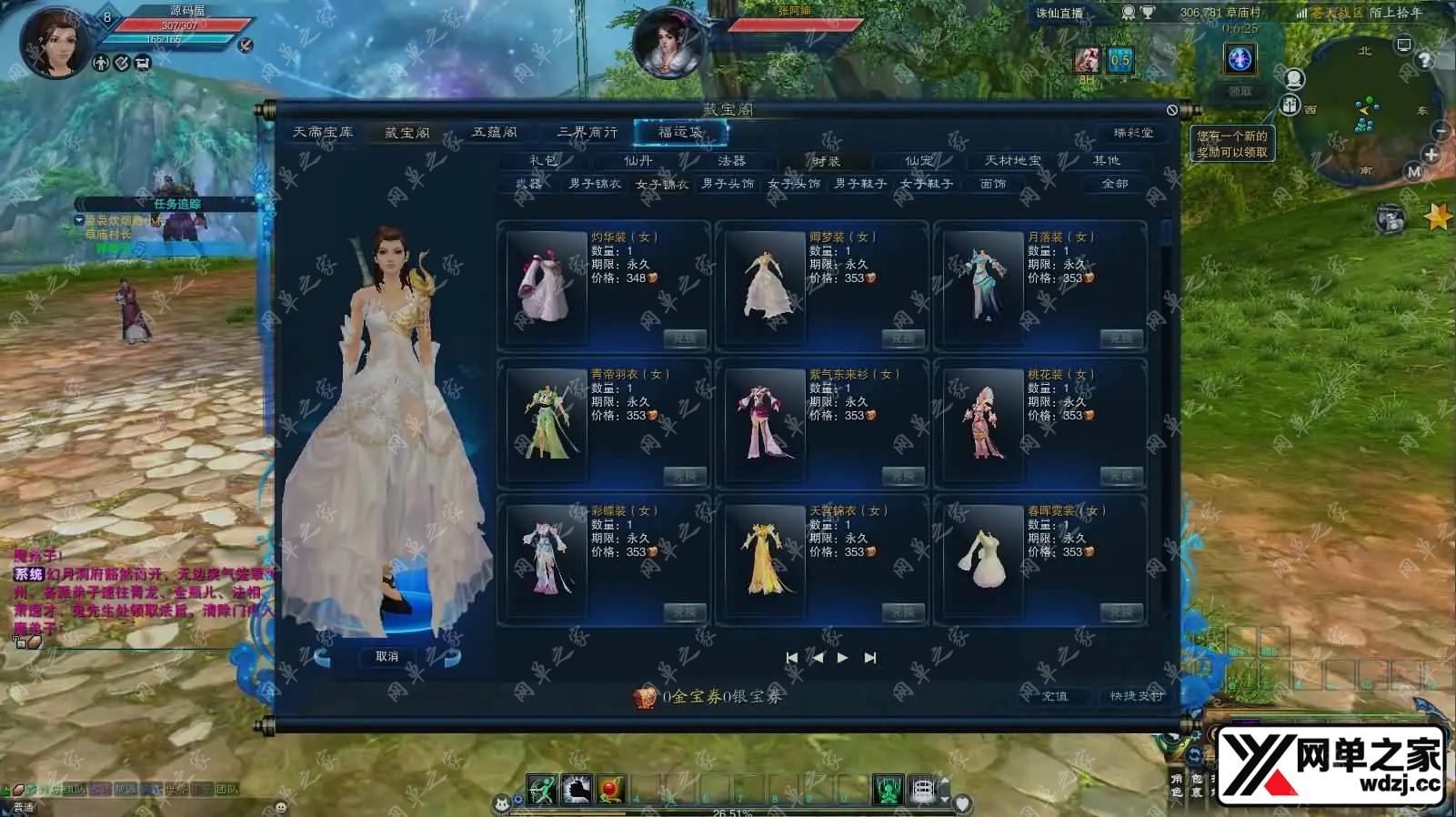Close the 藏宝阁 shop window
The height and width of the screenshot is (817, 1456).
click(1172, 110)
